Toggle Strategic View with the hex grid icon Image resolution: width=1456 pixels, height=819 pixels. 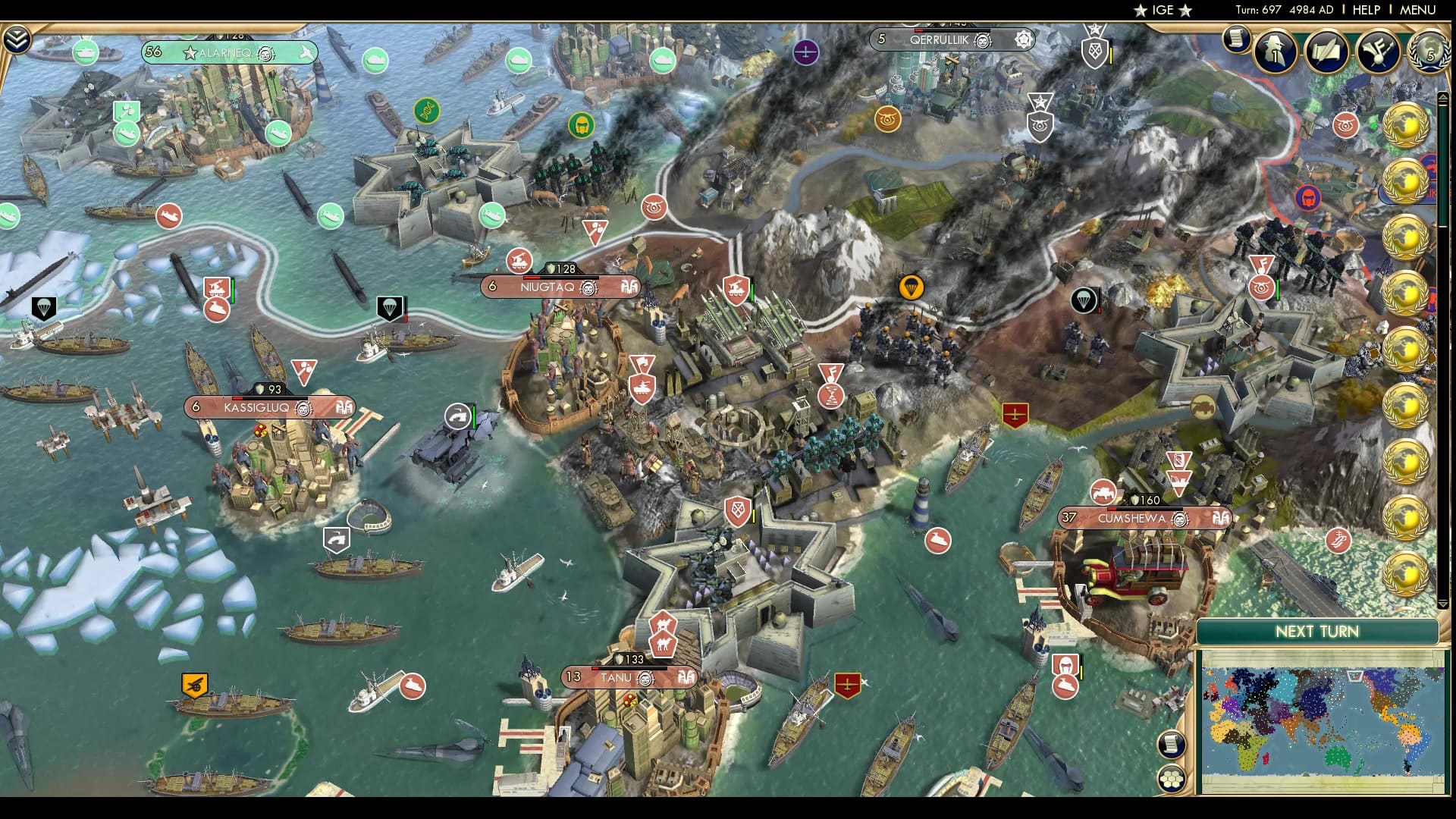[1171, 779]
